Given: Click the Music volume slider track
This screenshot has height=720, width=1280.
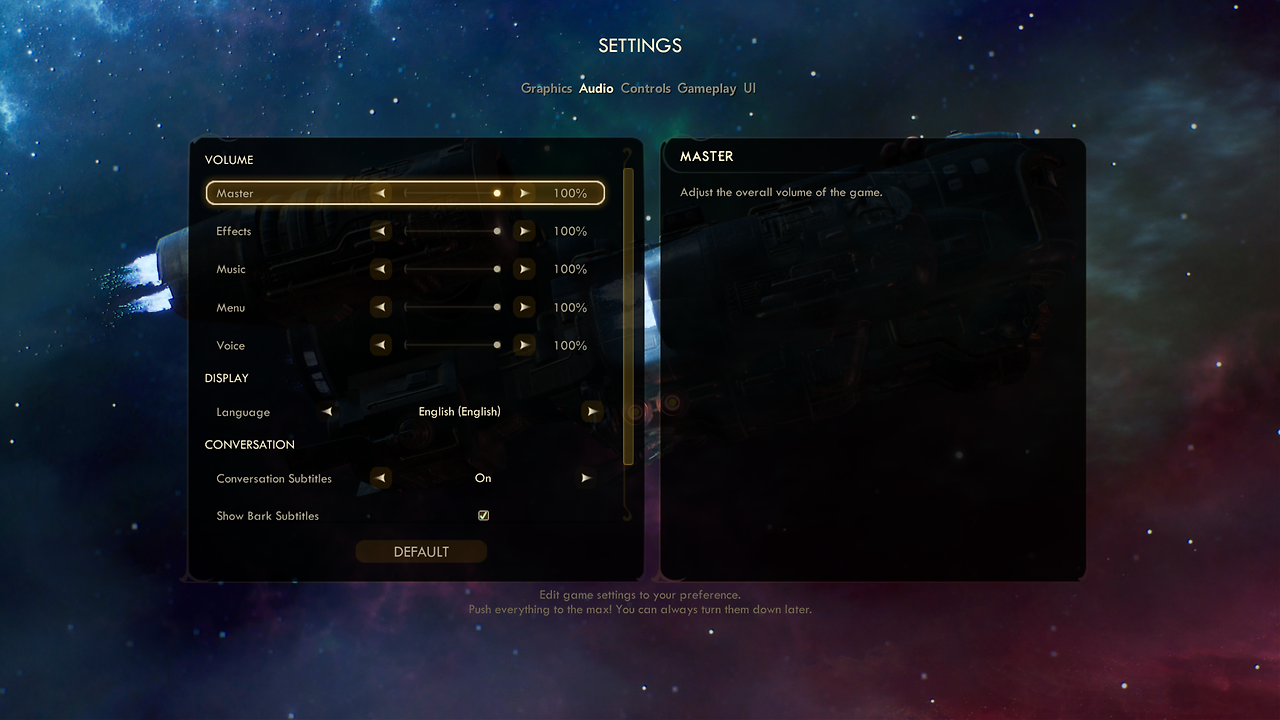Looking at the screenshot, I should point(451,269).
